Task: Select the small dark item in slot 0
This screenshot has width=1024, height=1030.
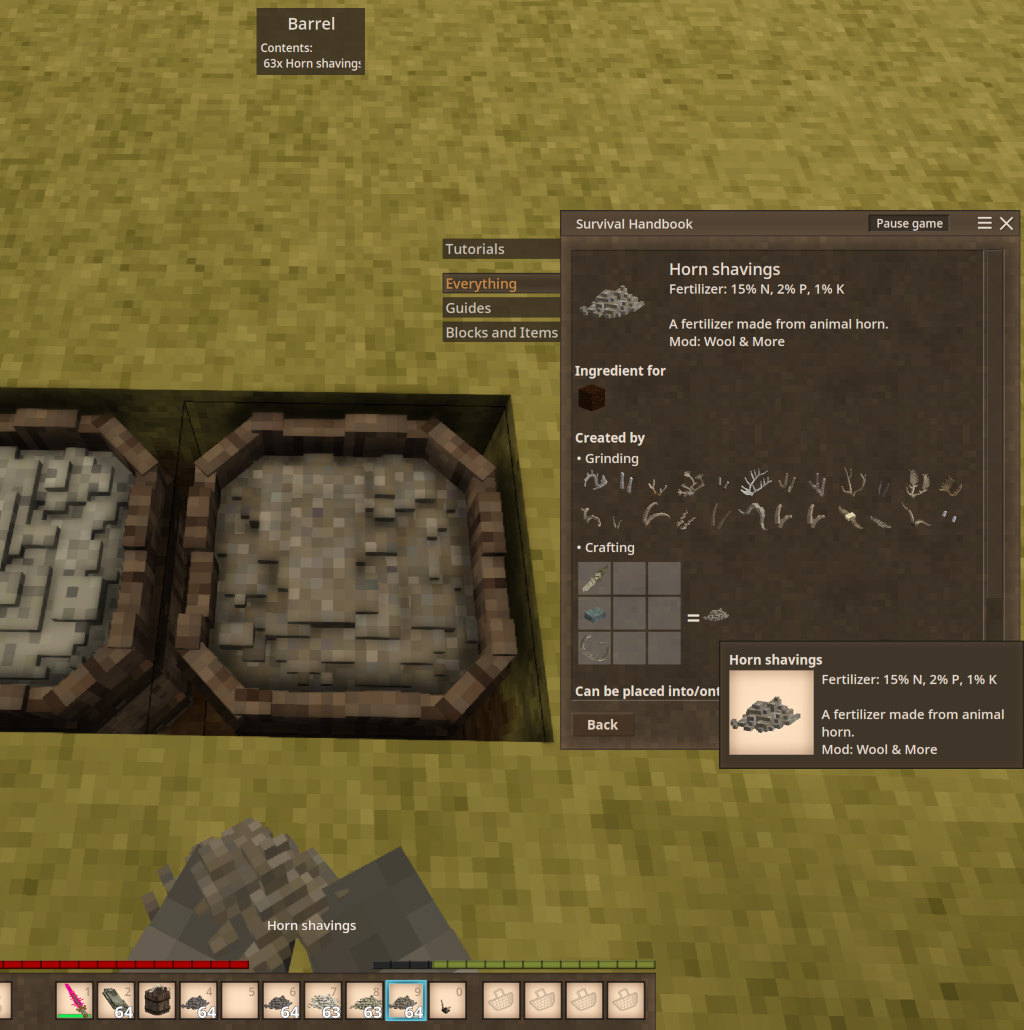Action: click(x=447, y=1000)
